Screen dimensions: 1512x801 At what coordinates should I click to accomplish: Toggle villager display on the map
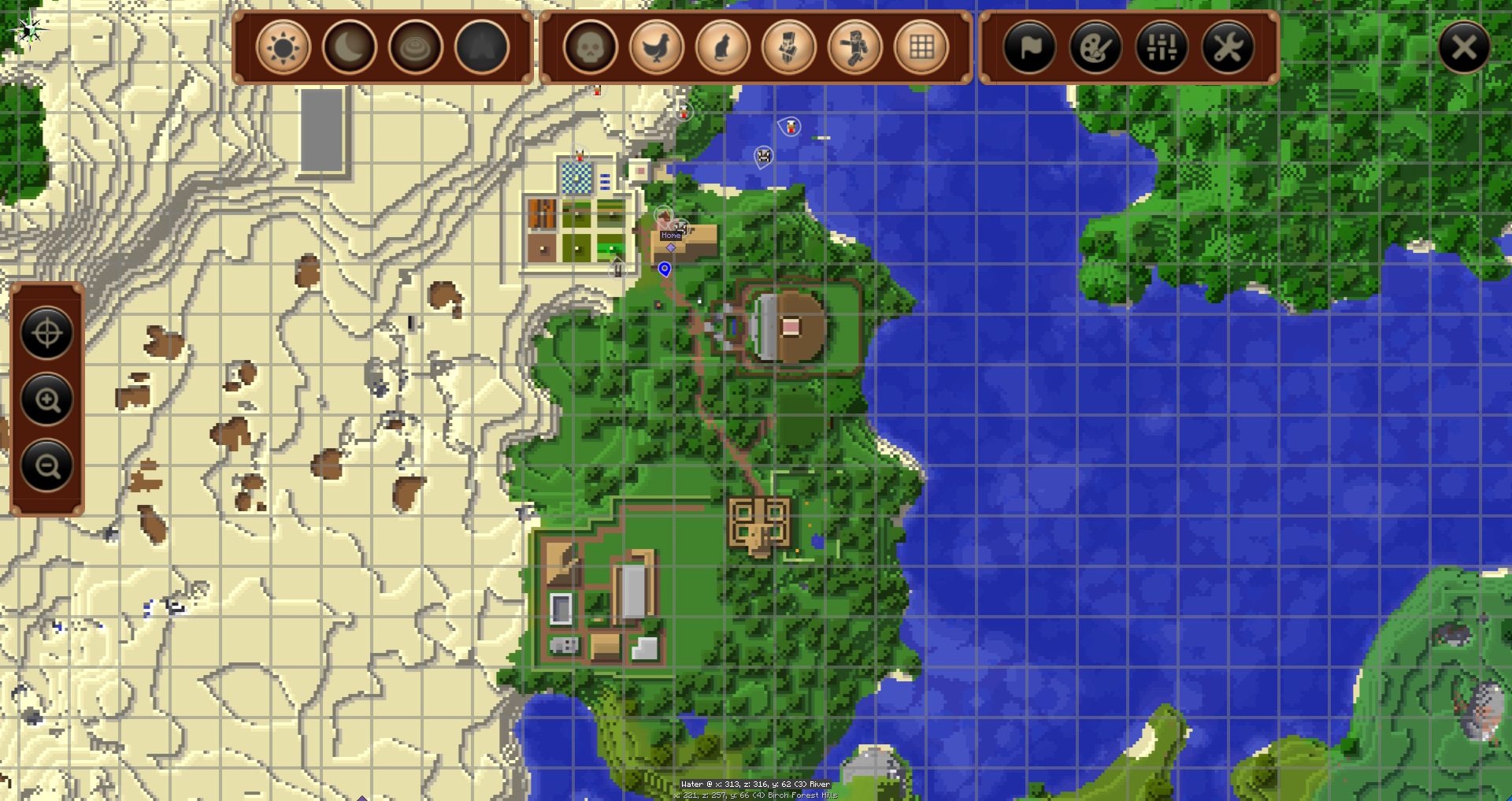click(789, 48)
